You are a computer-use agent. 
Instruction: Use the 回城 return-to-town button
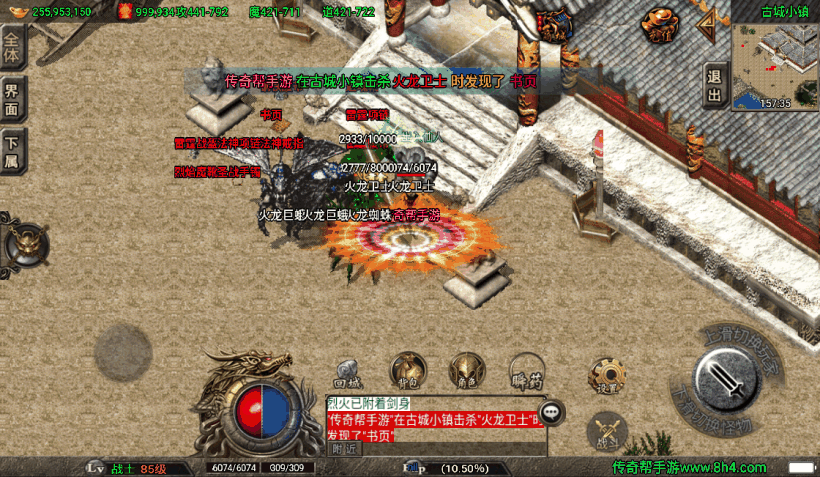[346, 372]
